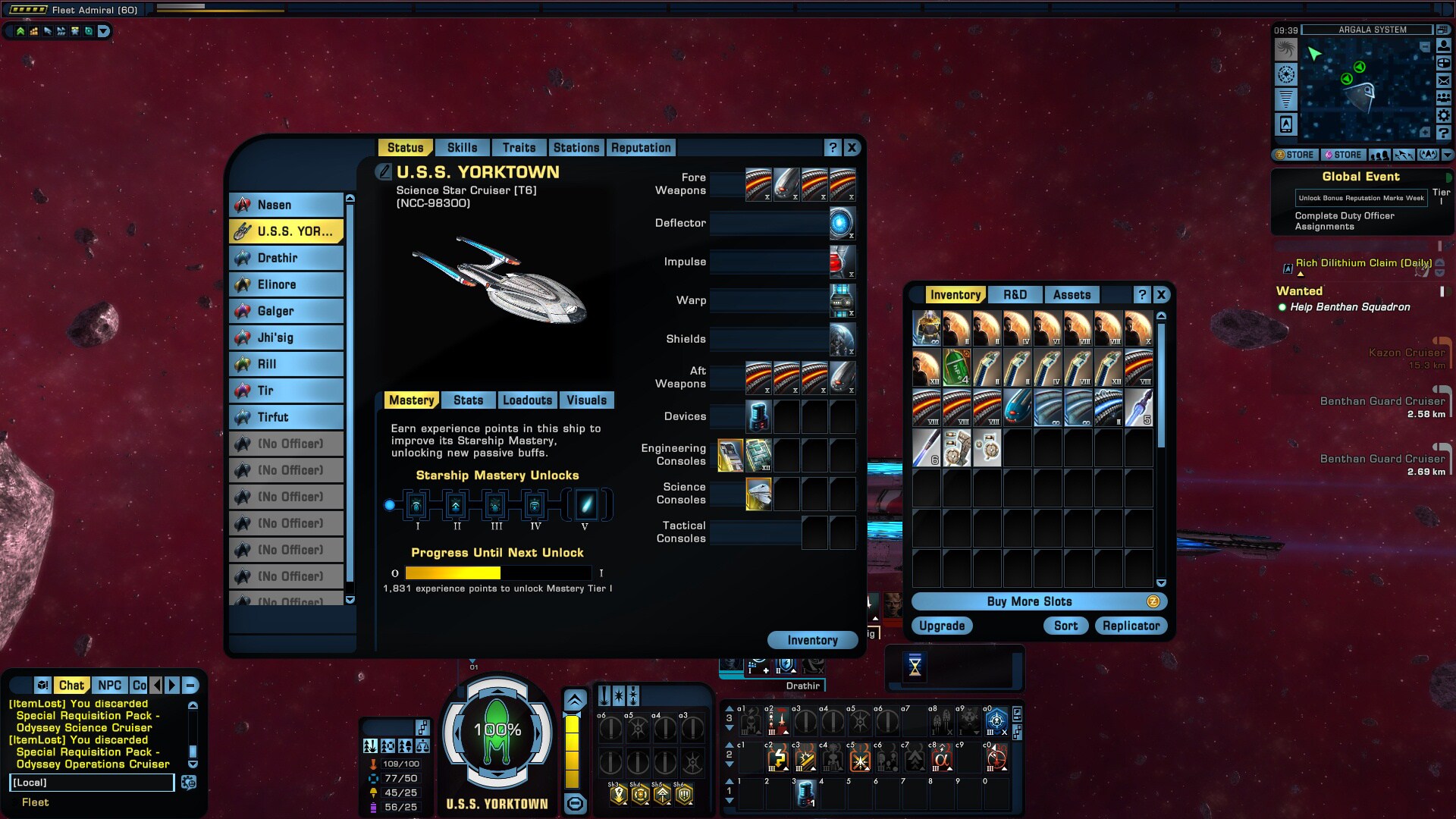Zoom out the minimap with minus toggle
Screen dimensions: 1456x819
(x=1425, y=46)
